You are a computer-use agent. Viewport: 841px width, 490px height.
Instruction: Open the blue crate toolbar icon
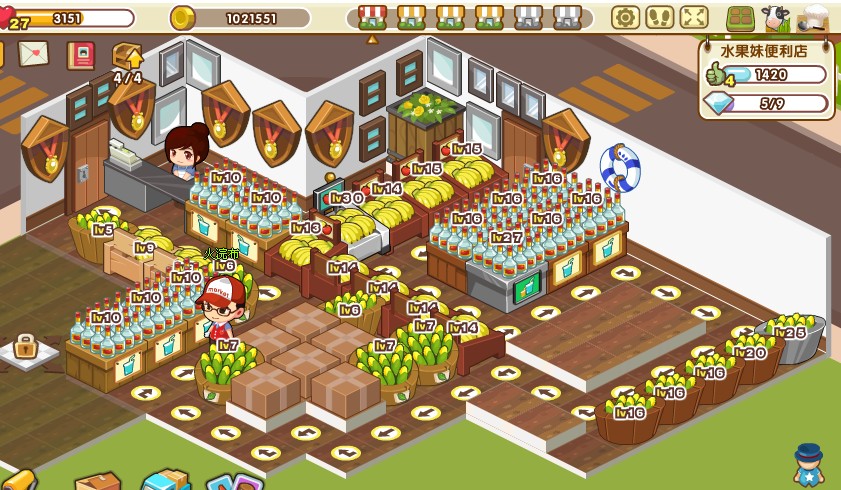tap(166, 480)
